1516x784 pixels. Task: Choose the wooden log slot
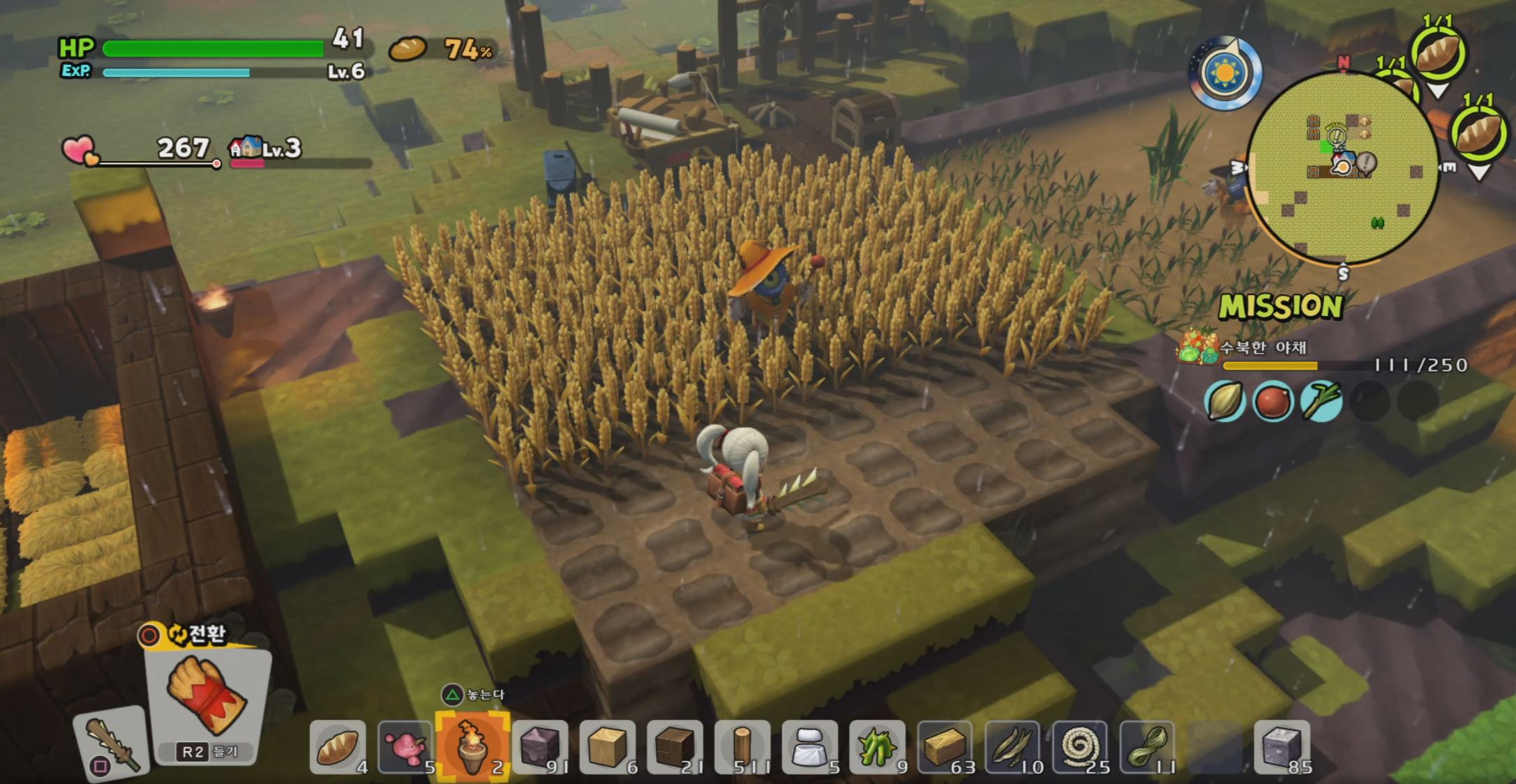742,748
